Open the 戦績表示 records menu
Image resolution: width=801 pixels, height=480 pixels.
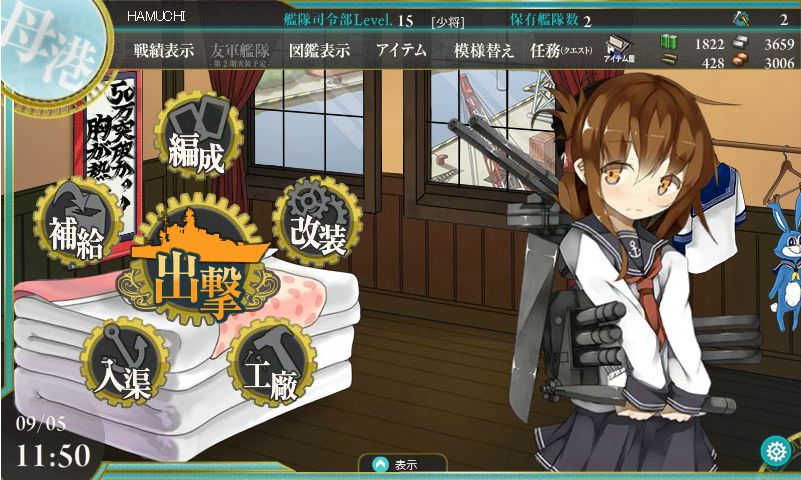[x=164, y=51]
